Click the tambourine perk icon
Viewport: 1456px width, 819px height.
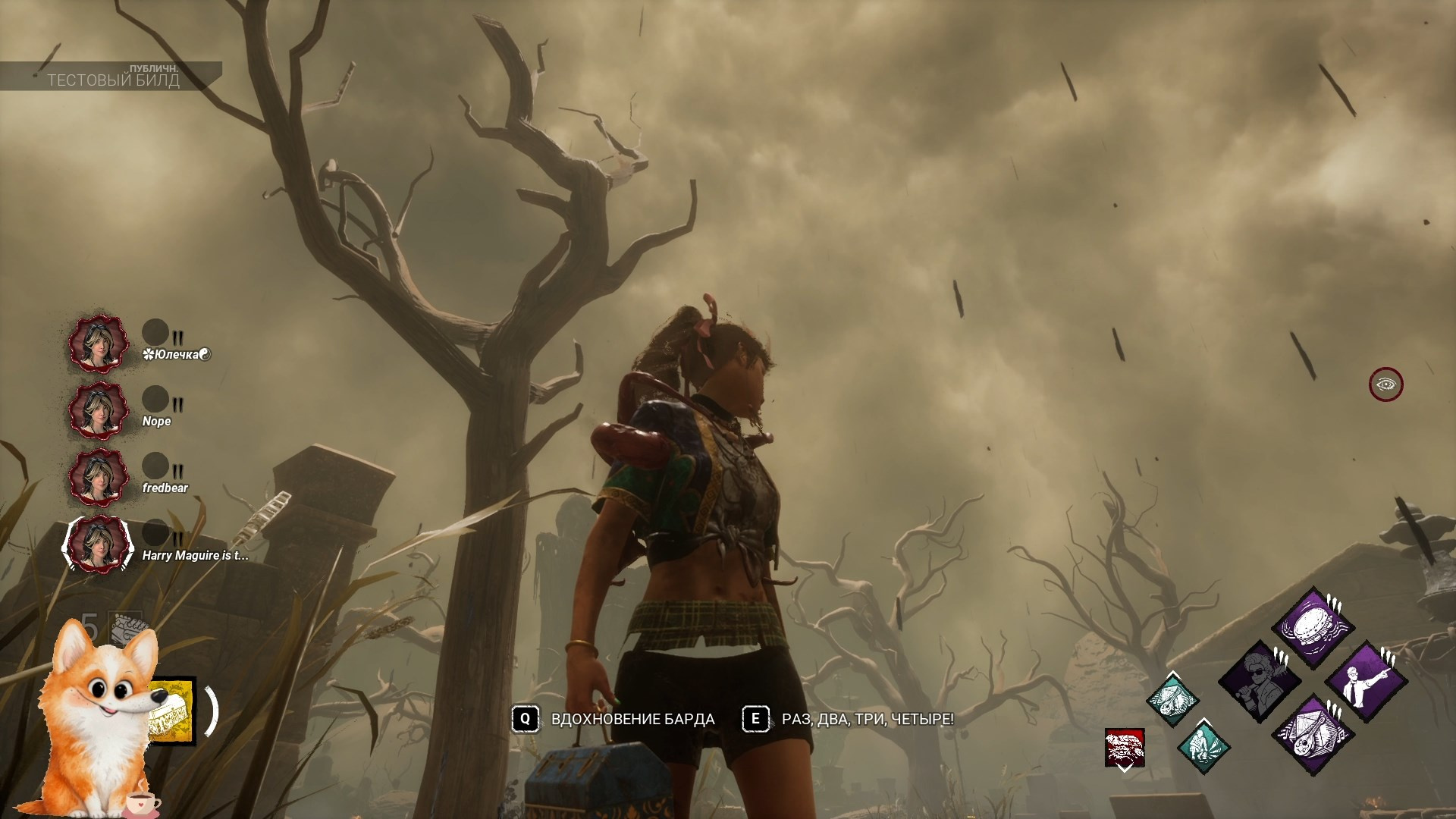pos(1313,627)
